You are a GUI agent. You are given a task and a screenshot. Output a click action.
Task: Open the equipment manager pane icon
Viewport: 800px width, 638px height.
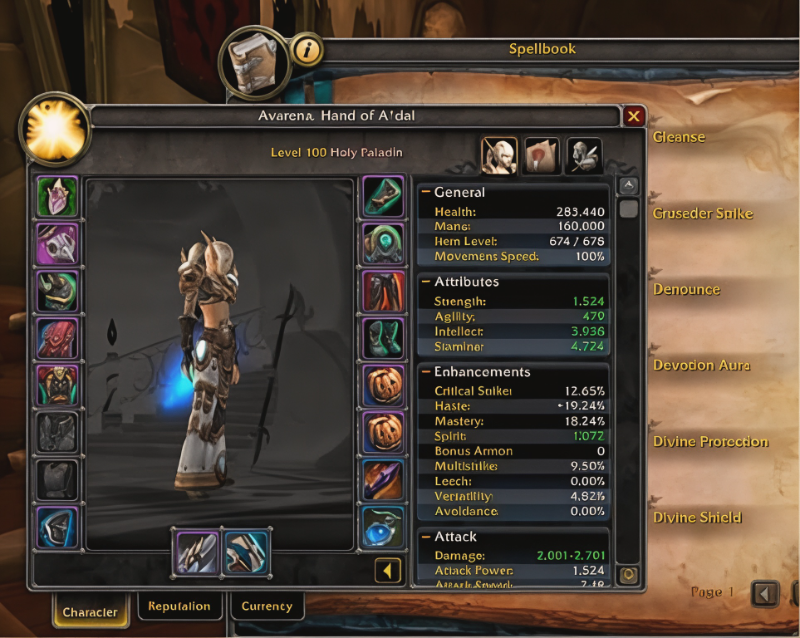coord(585,155)
